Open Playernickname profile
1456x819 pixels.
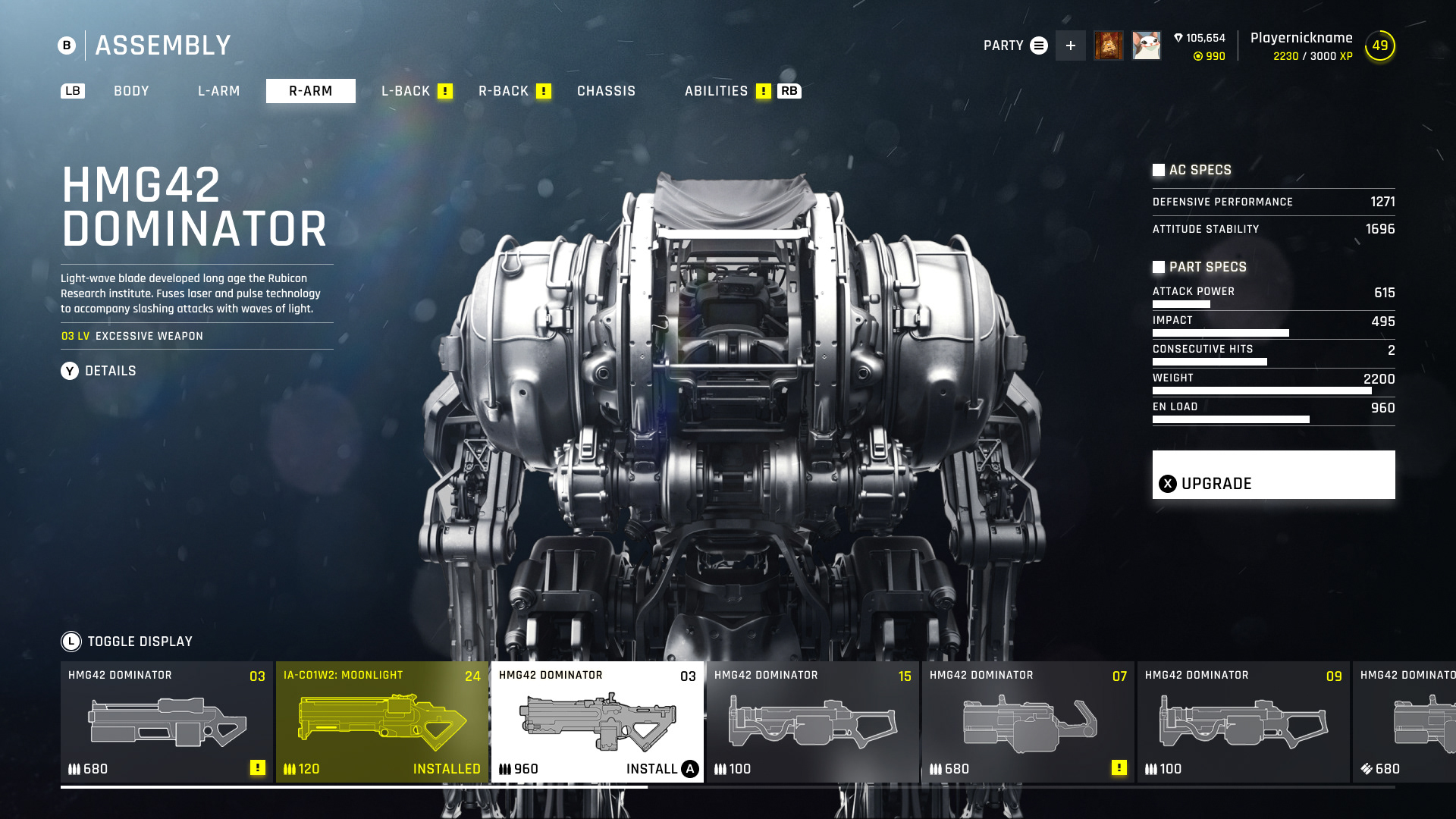click(x=1301, y=38)
